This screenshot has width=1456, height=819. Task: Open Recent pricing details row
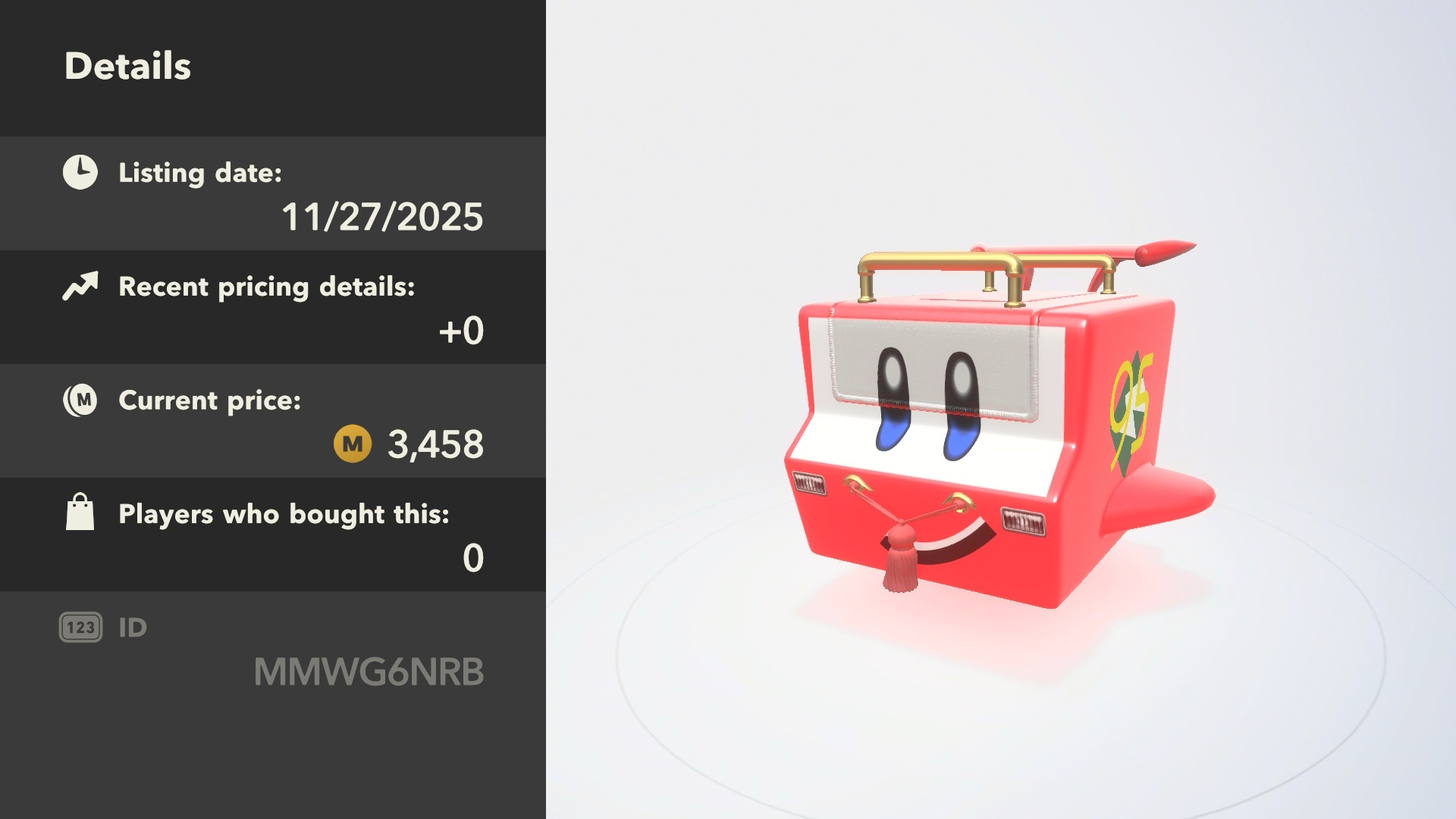point(273,307)
